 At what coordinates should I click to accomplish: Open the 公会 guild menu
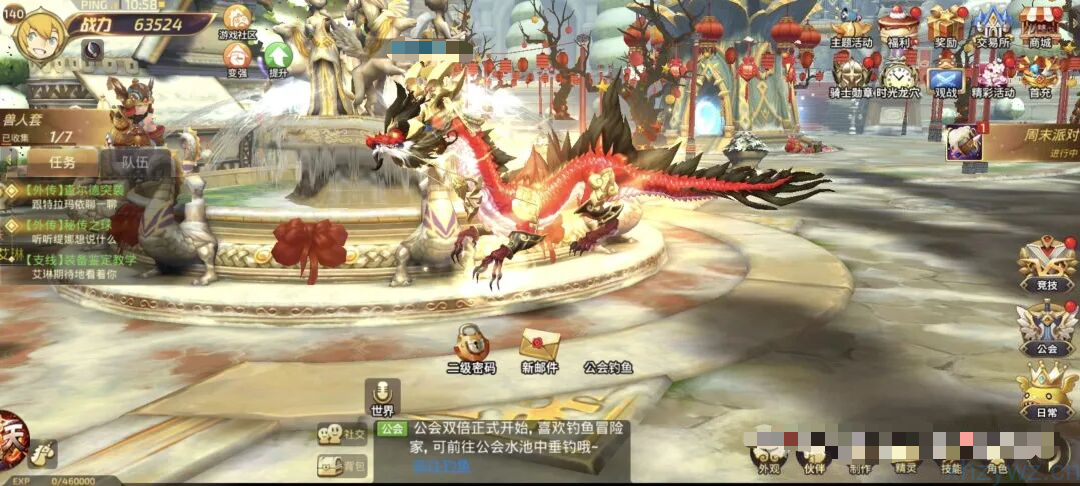click(1046, 327)
